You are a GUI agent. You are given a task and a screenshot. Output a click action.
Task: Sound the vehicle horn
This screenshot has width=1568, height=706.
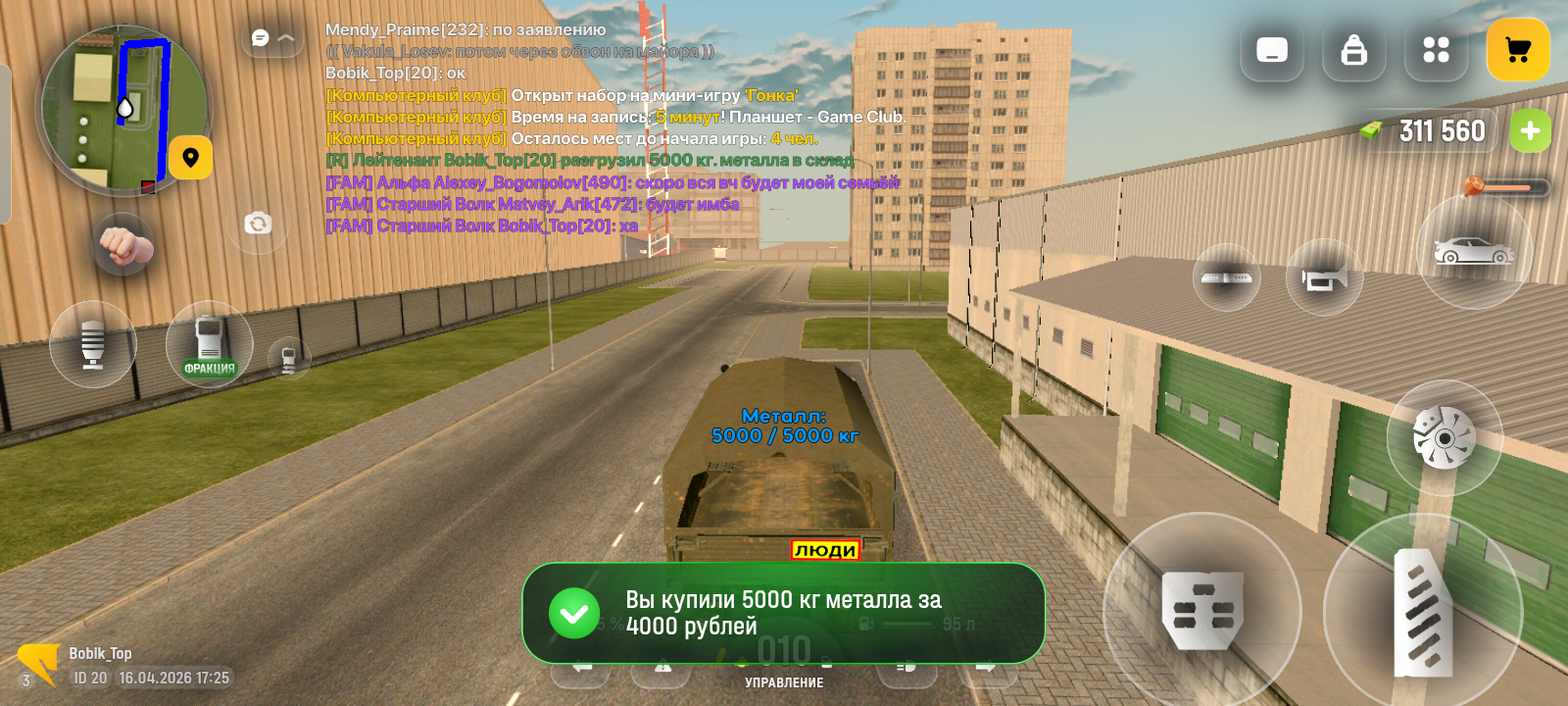click(1324, 278)
